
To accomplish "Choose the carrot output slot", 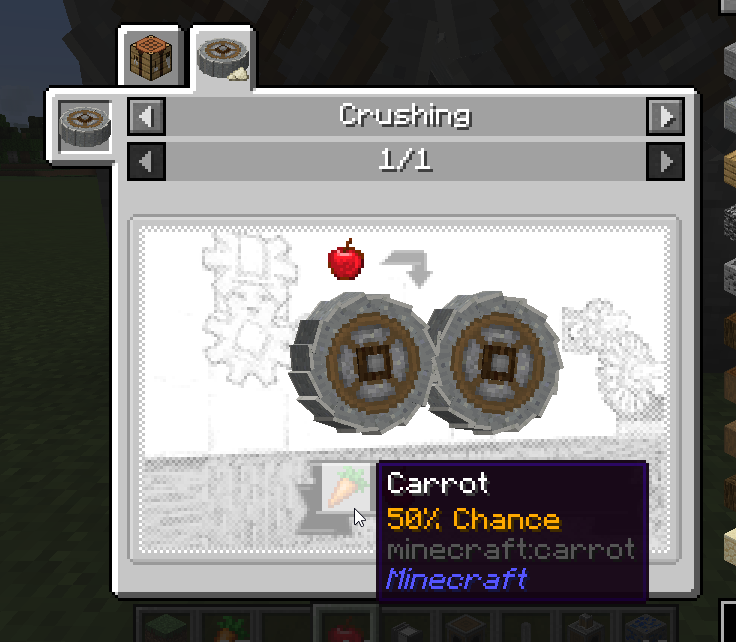I will pos(339,489).
